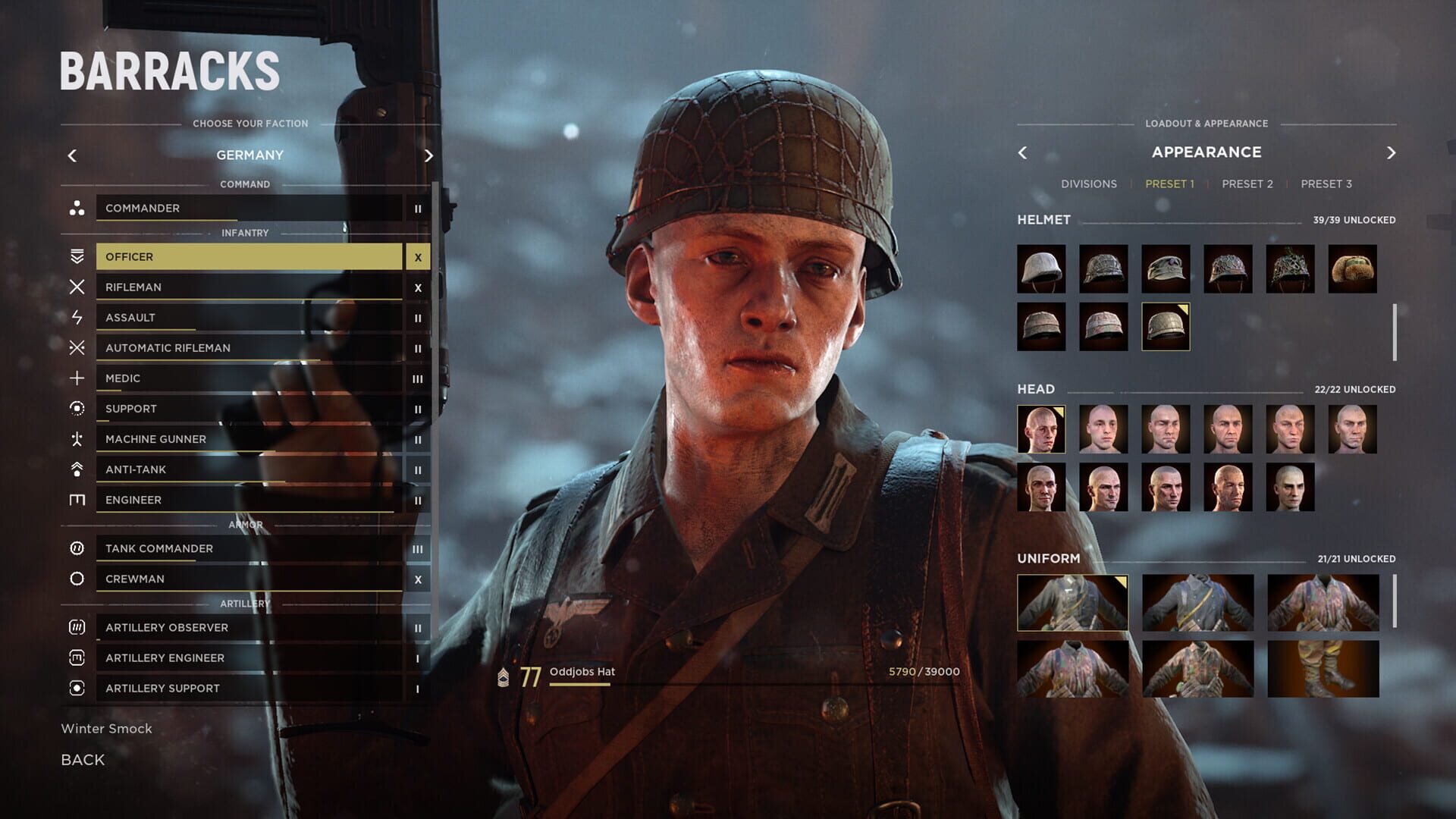
Task: Click the Officer chevrons icon
Action: point(76,256)
